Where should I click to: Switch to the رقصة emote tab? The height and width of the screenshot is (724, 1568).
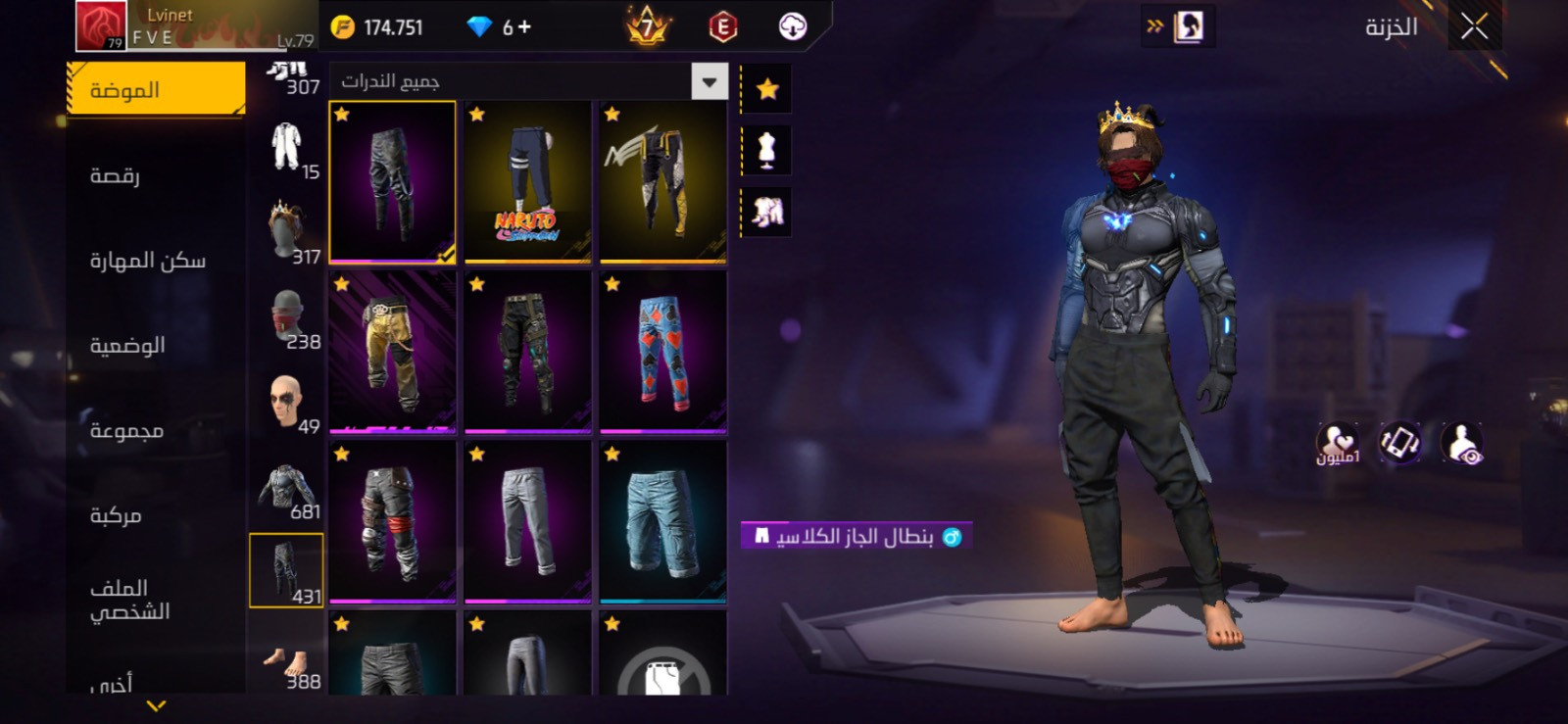[x=116, y=175]
